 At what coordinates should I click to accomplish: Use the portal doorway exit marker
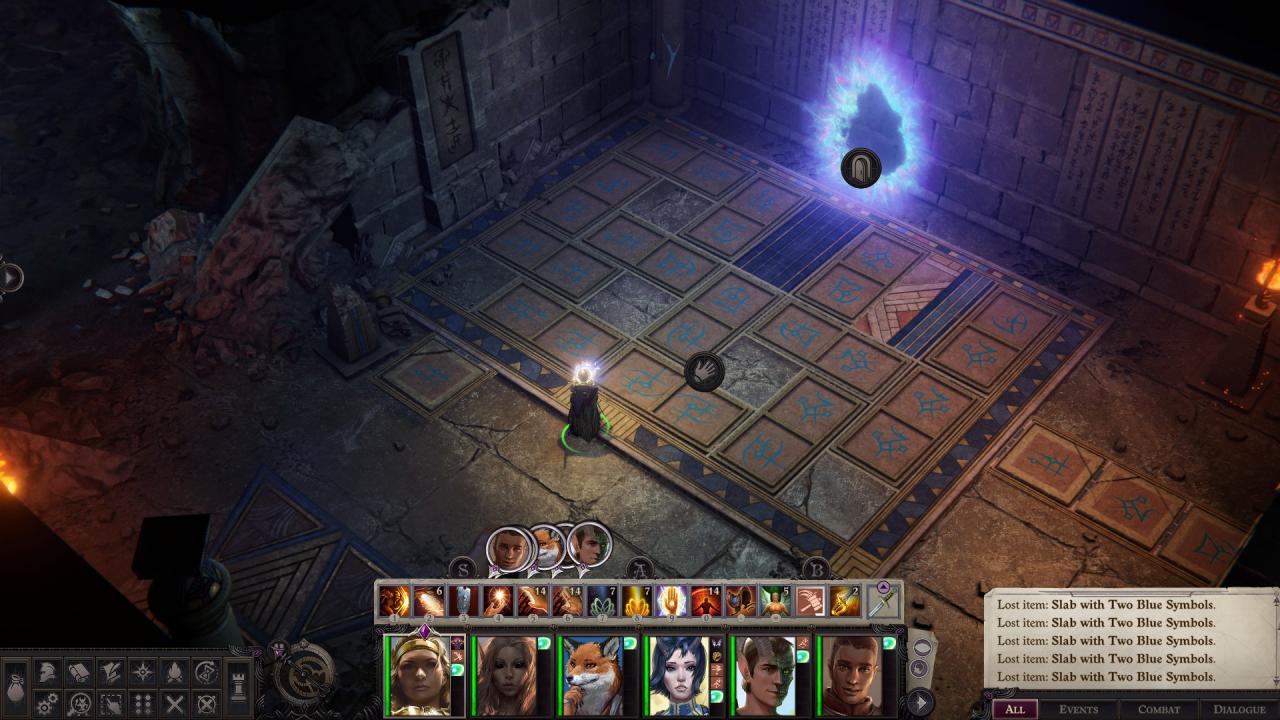click(x=860, y=167)
